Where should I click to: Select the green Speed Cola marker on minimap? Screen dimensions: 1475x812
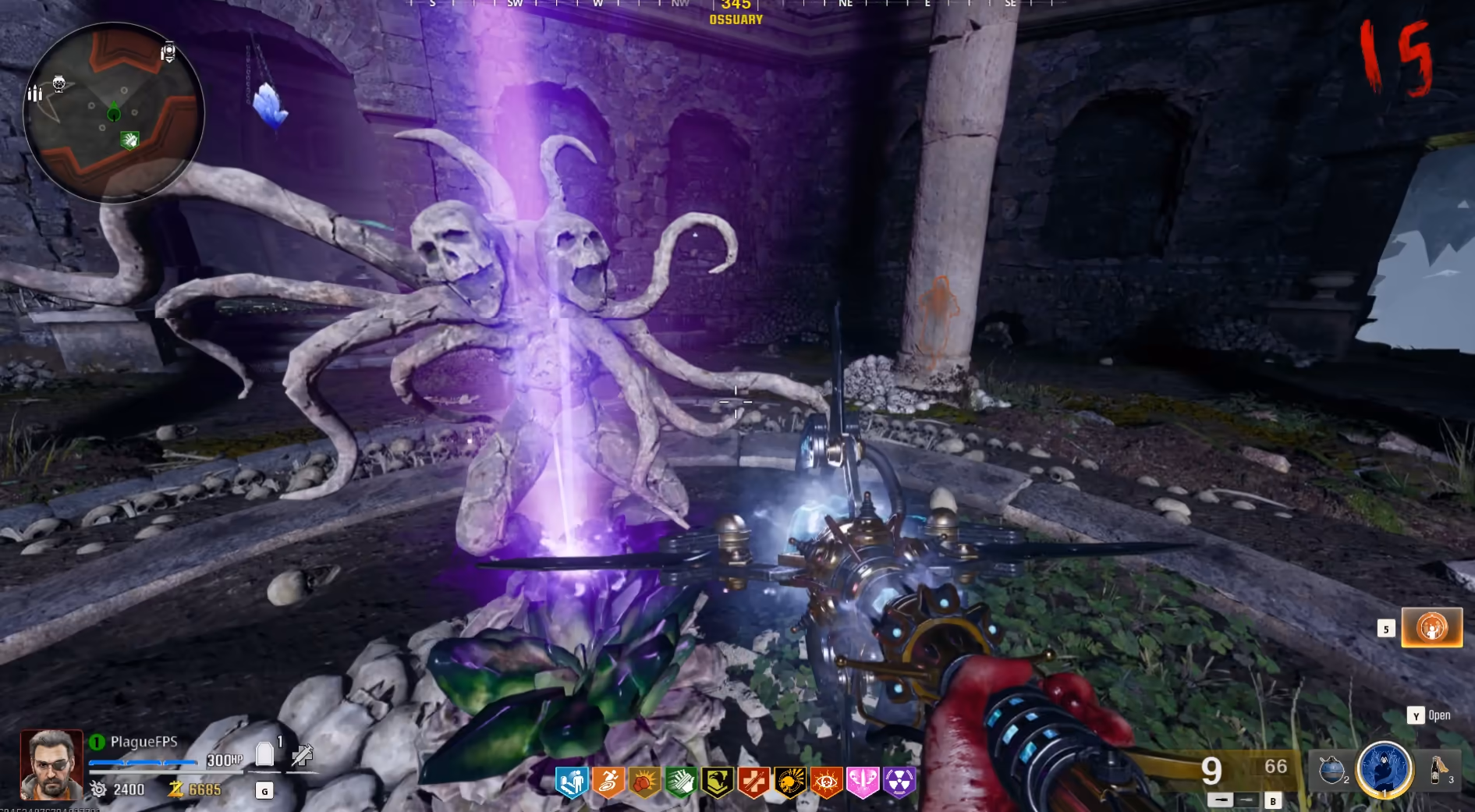click(129, 140)
